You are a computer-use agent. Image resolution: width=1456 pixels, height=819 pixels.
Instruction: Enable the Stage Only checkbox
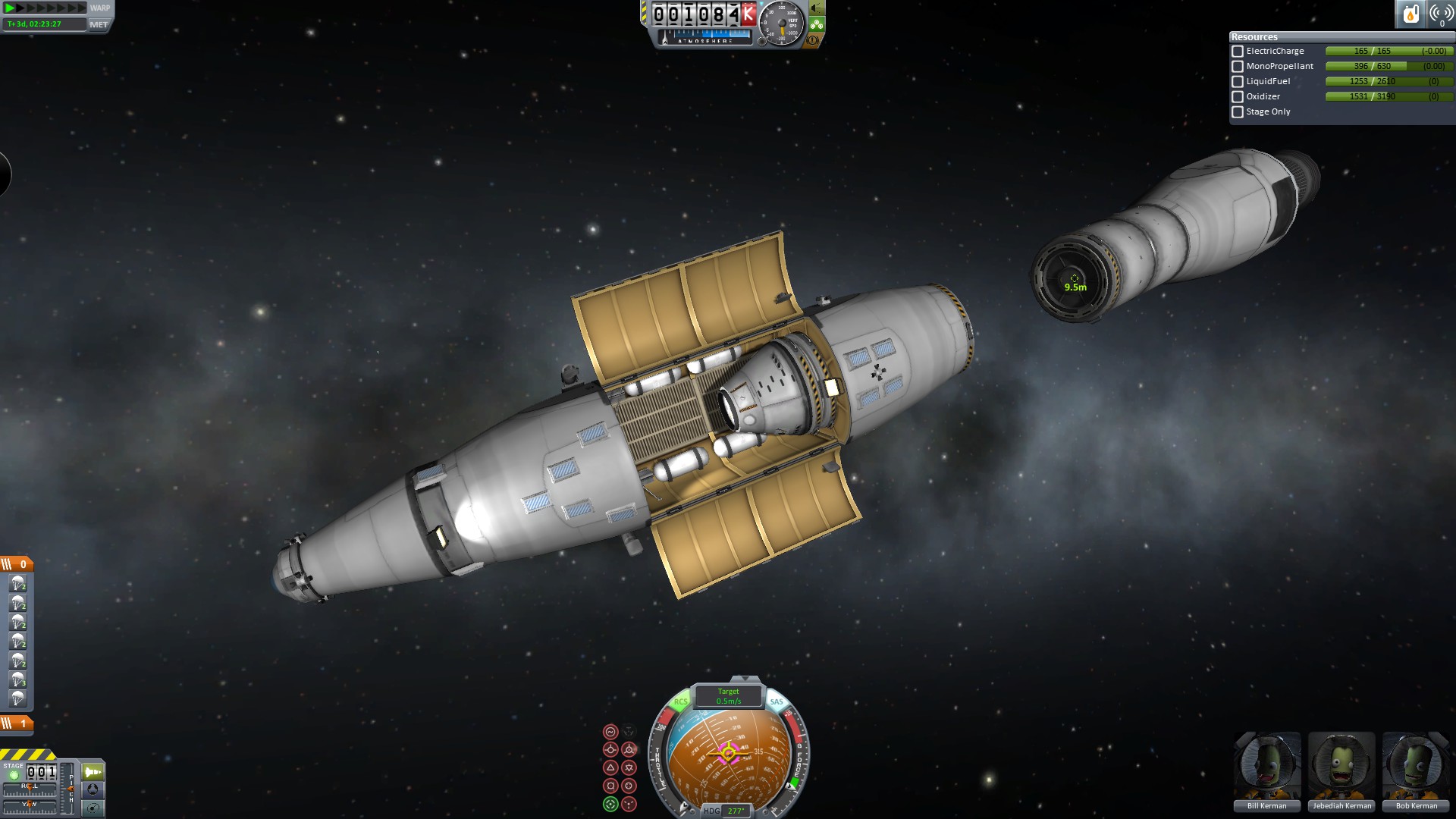(x=1238, y=112)
